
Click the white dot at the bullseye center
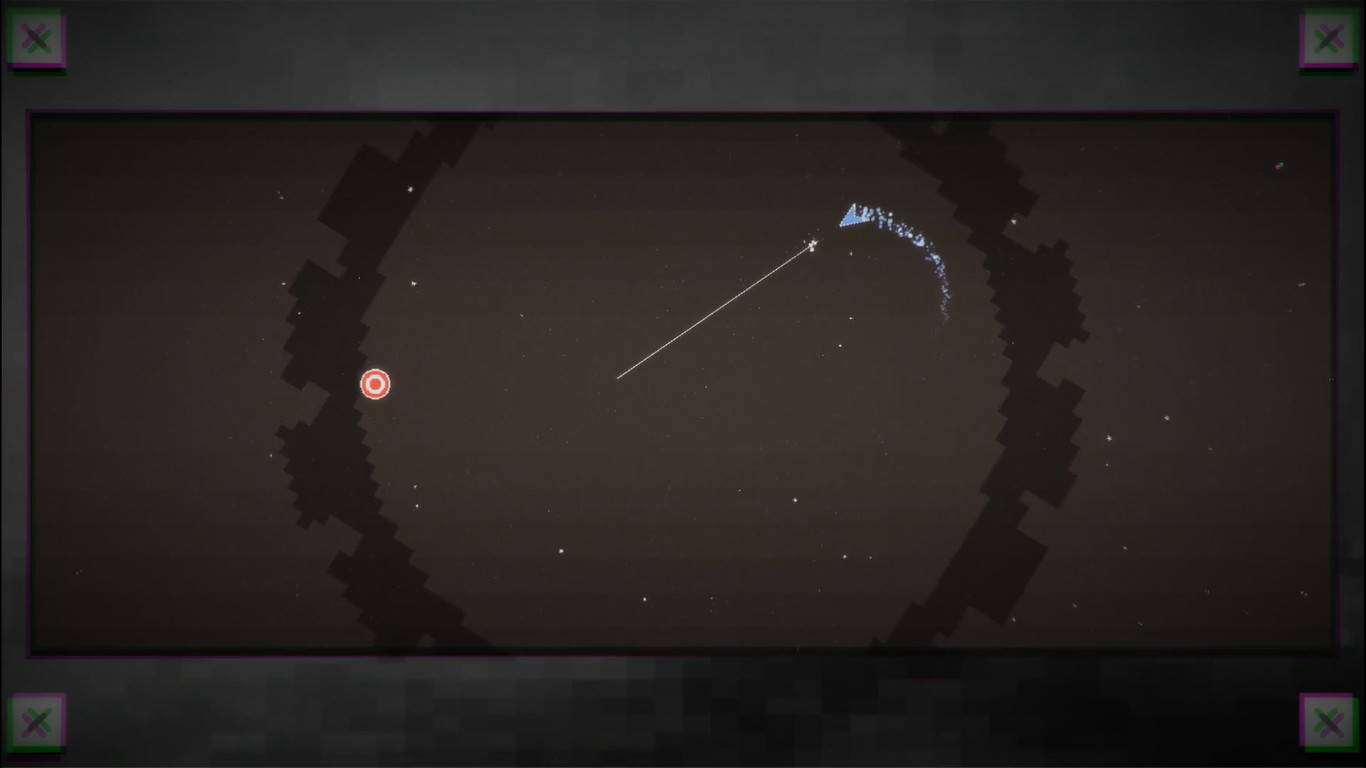tap(375, 383)
